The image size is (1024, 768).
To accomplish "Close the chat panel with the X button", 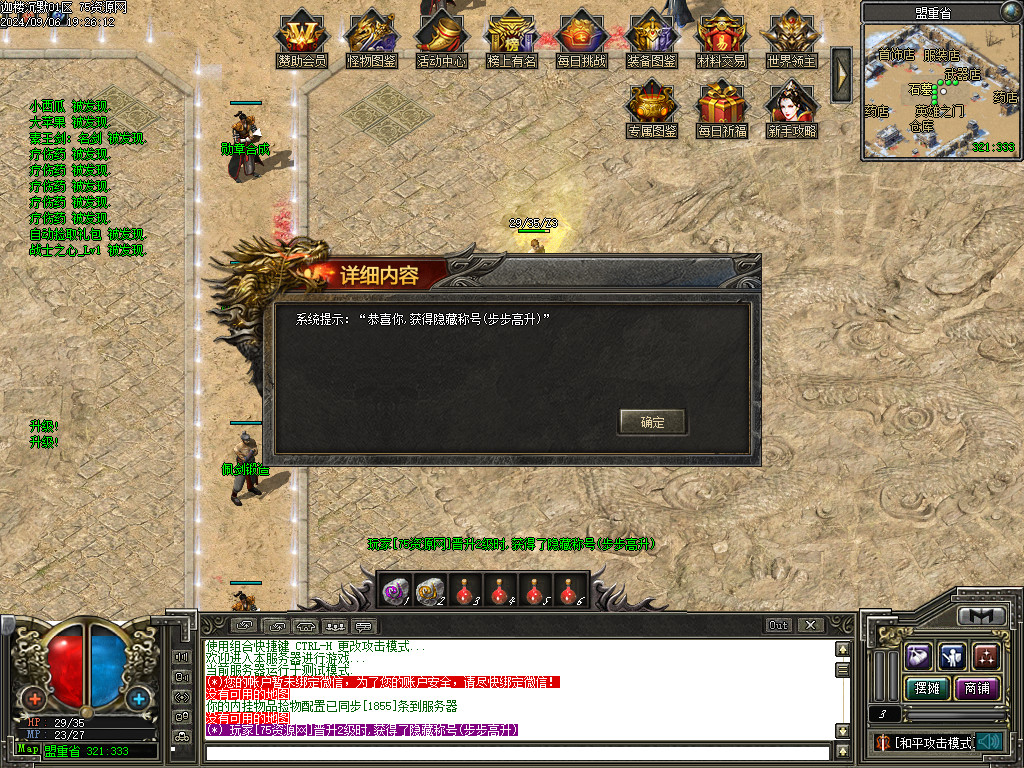I will tap(810, 625).
